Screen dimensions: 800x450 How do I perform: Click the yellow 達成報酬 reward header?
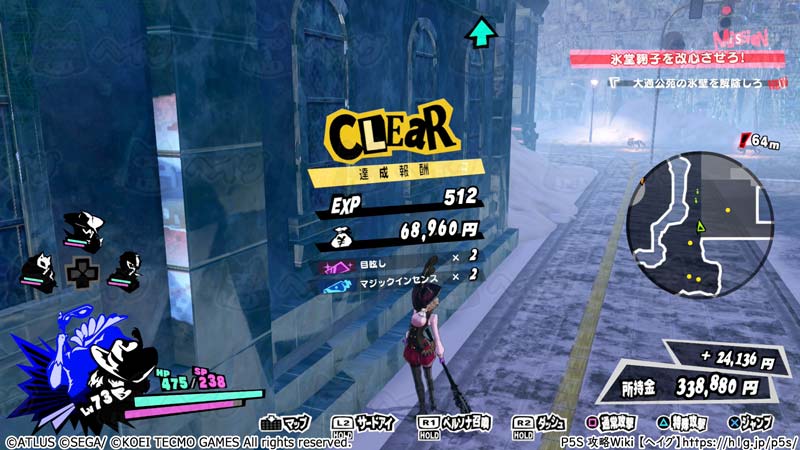tap(395, 173)
